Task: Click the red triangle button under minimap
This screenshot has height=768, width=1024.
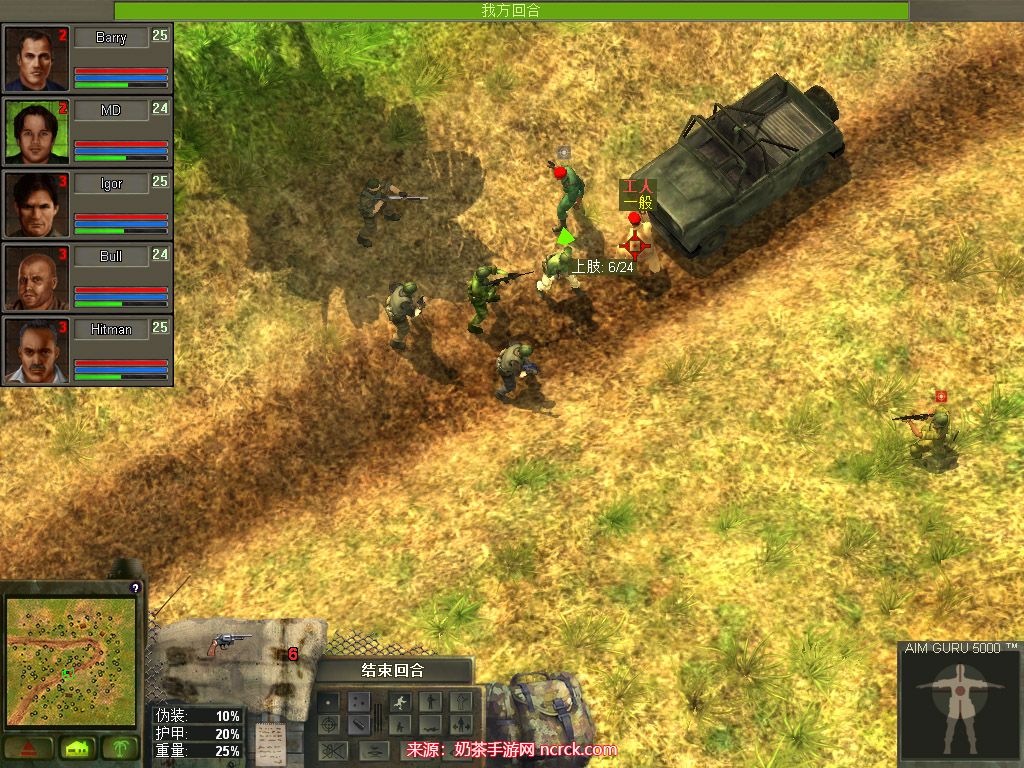Action: 28,748
